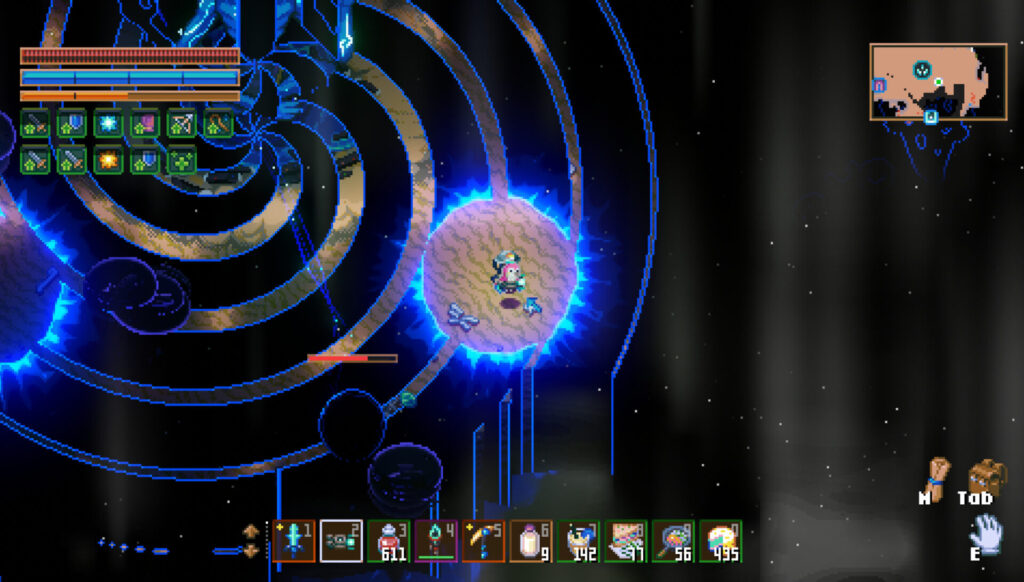1024x582 pixels.
Task: Select the cake stack of 435
Action: point(720,542)
